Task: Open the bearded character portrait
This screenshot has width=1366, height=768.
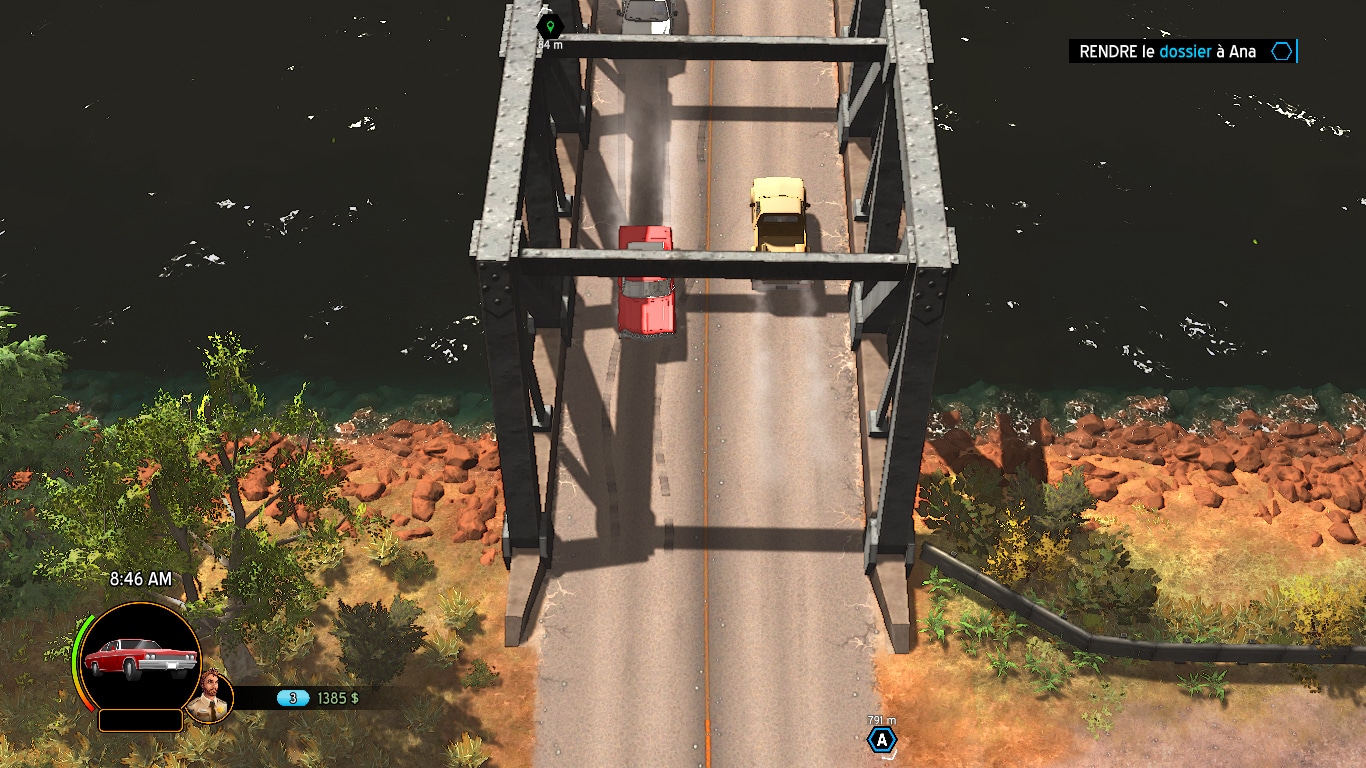Action: coord(210,697)
